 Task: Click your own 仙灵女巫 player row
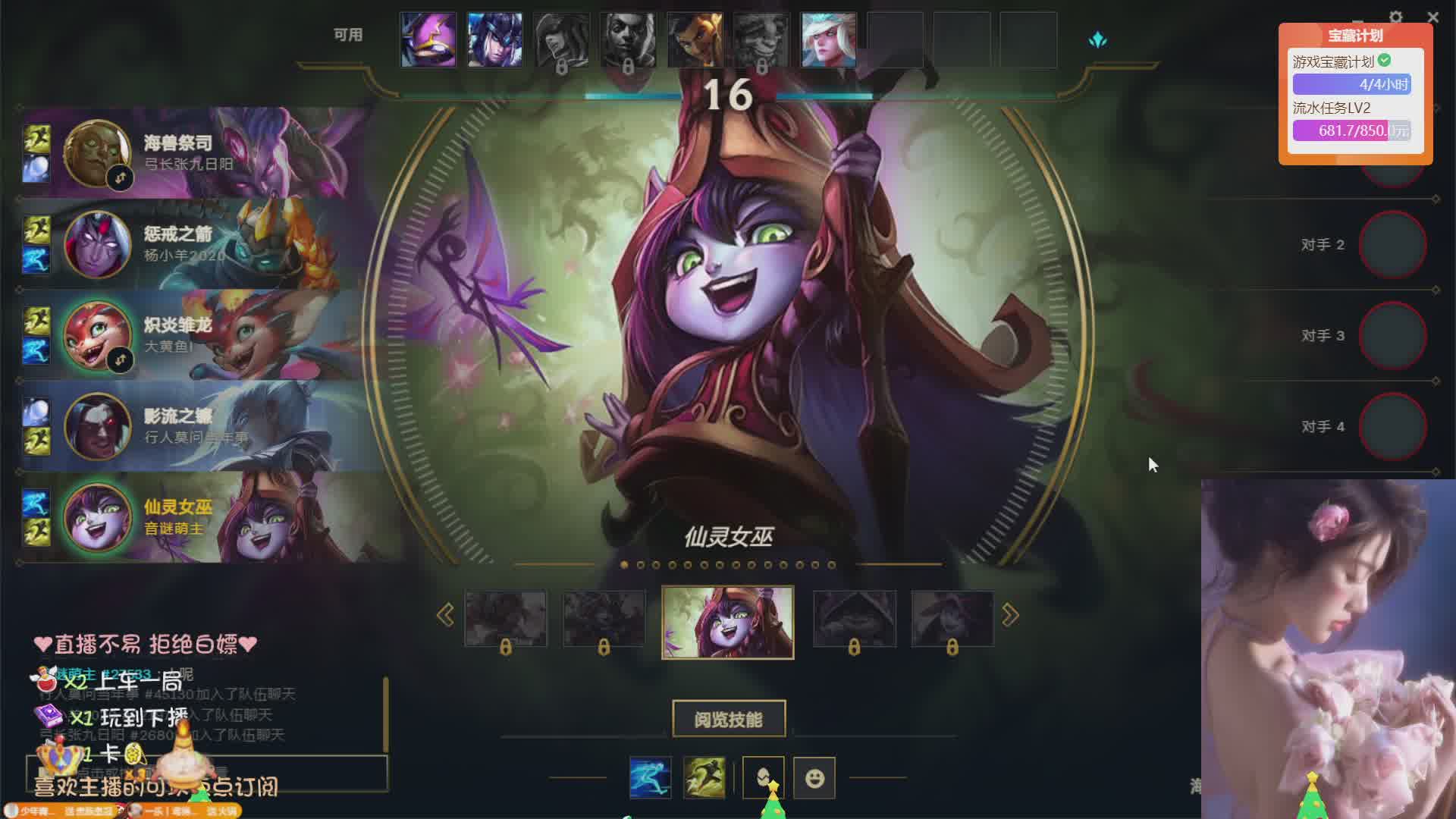(x=197, y=517)
